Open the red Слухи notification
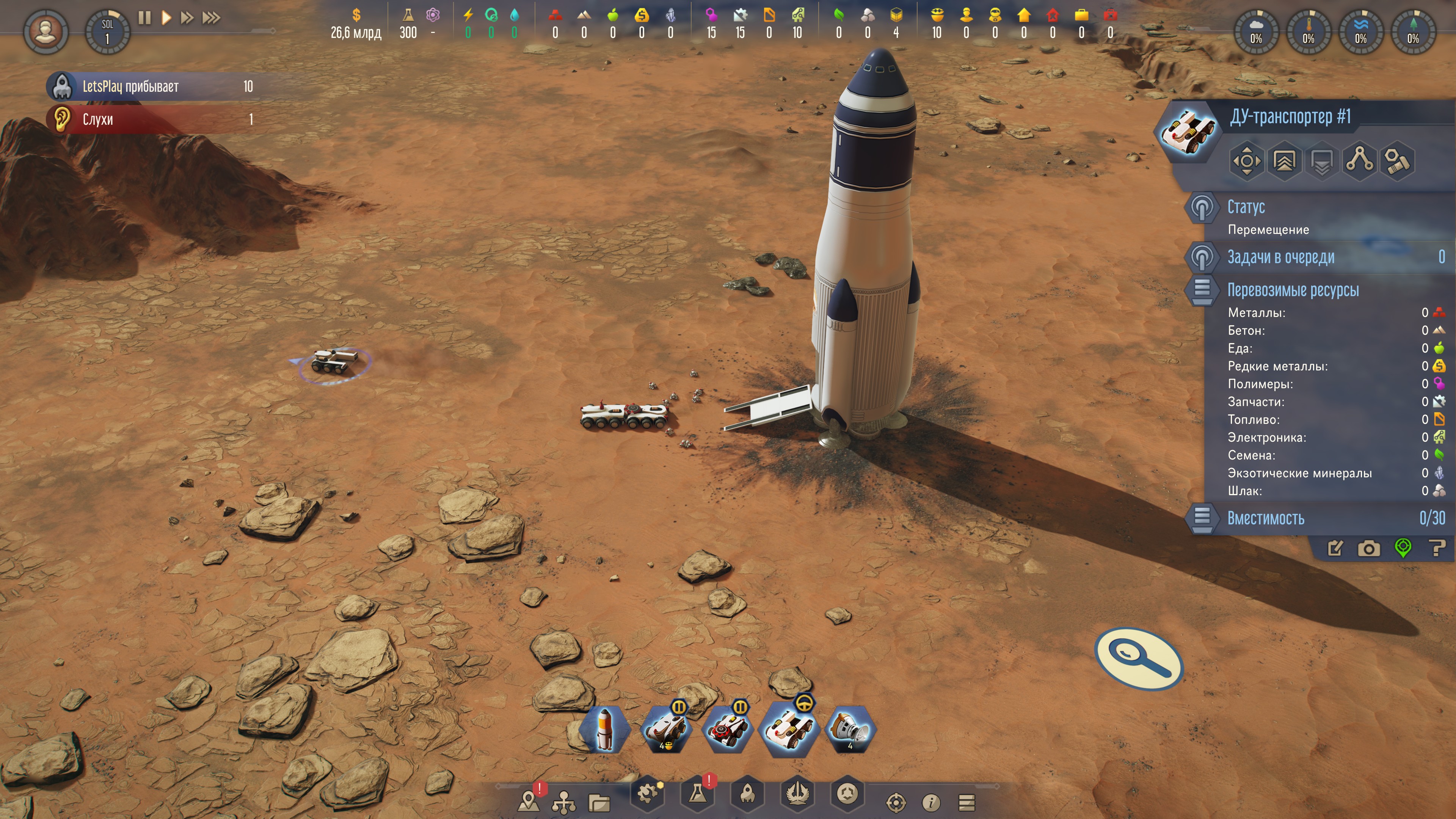The image size is (1456, 819). (152, 119)
